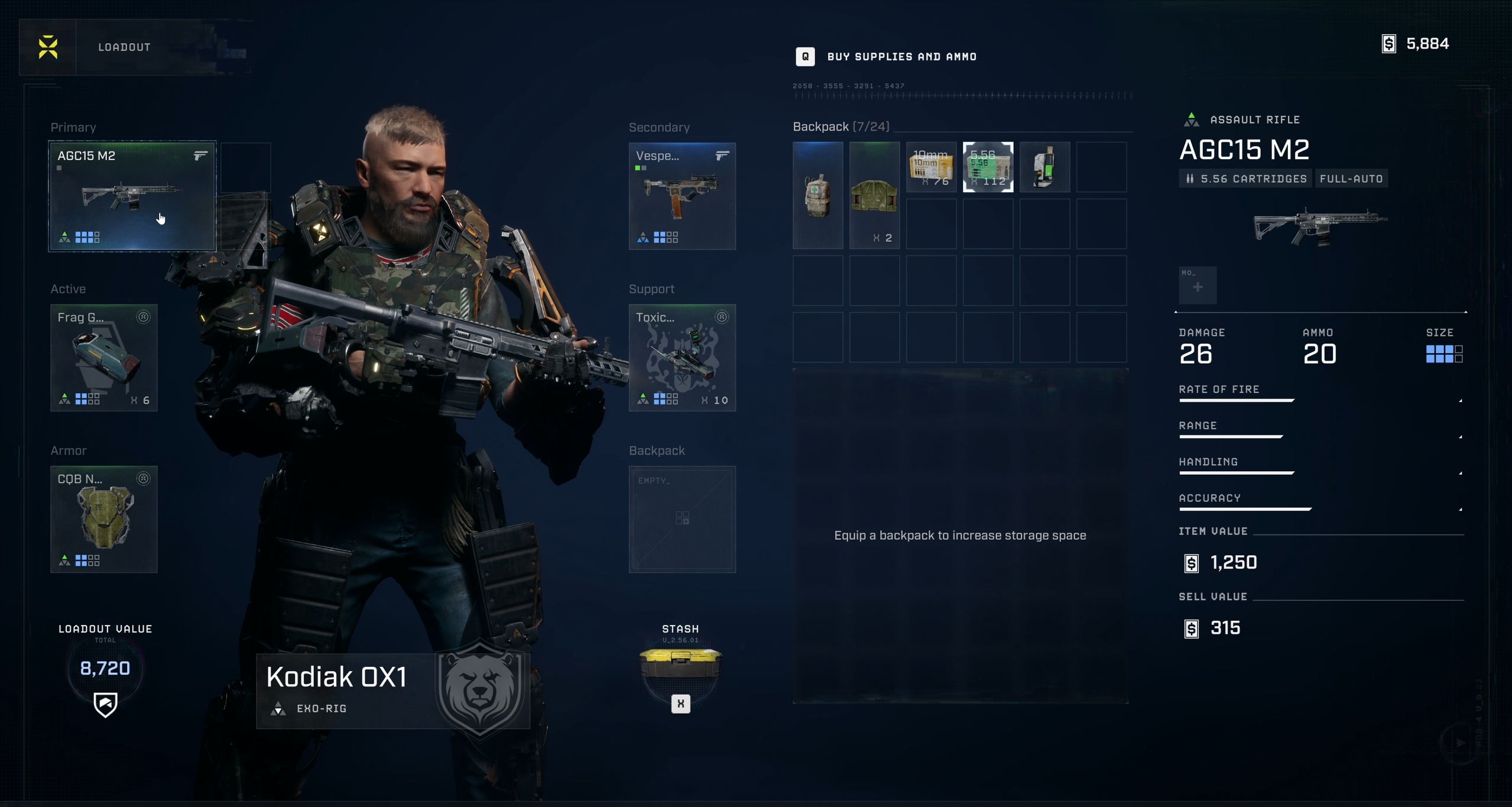Image resolution: width=1512 pixels, height=807 pixels.
Task: Add a mod to the AGC15 M2
Action: tap(1198, 286)
